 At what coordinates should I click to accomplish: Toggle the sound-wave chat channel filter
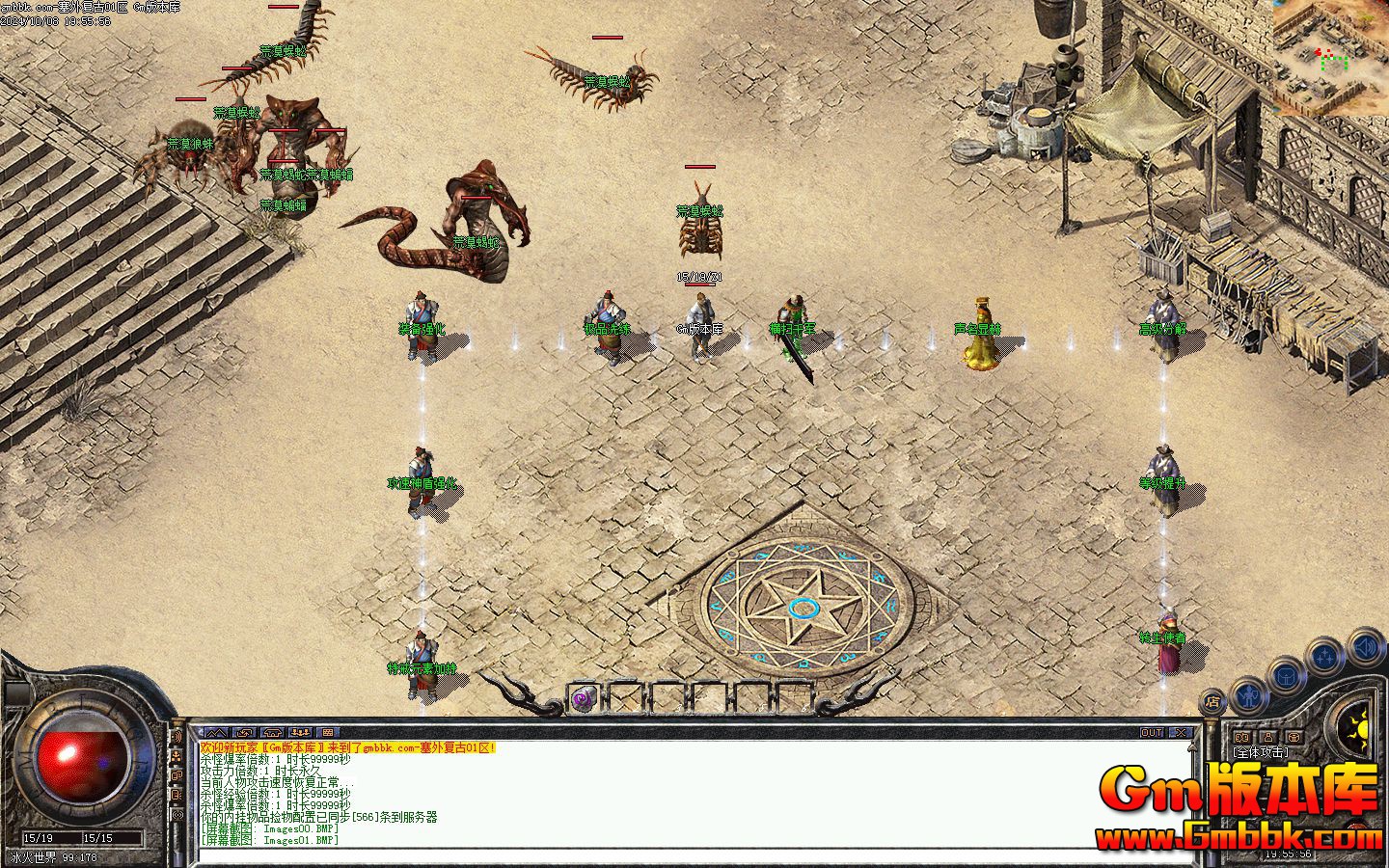click(x=177, y=738)
